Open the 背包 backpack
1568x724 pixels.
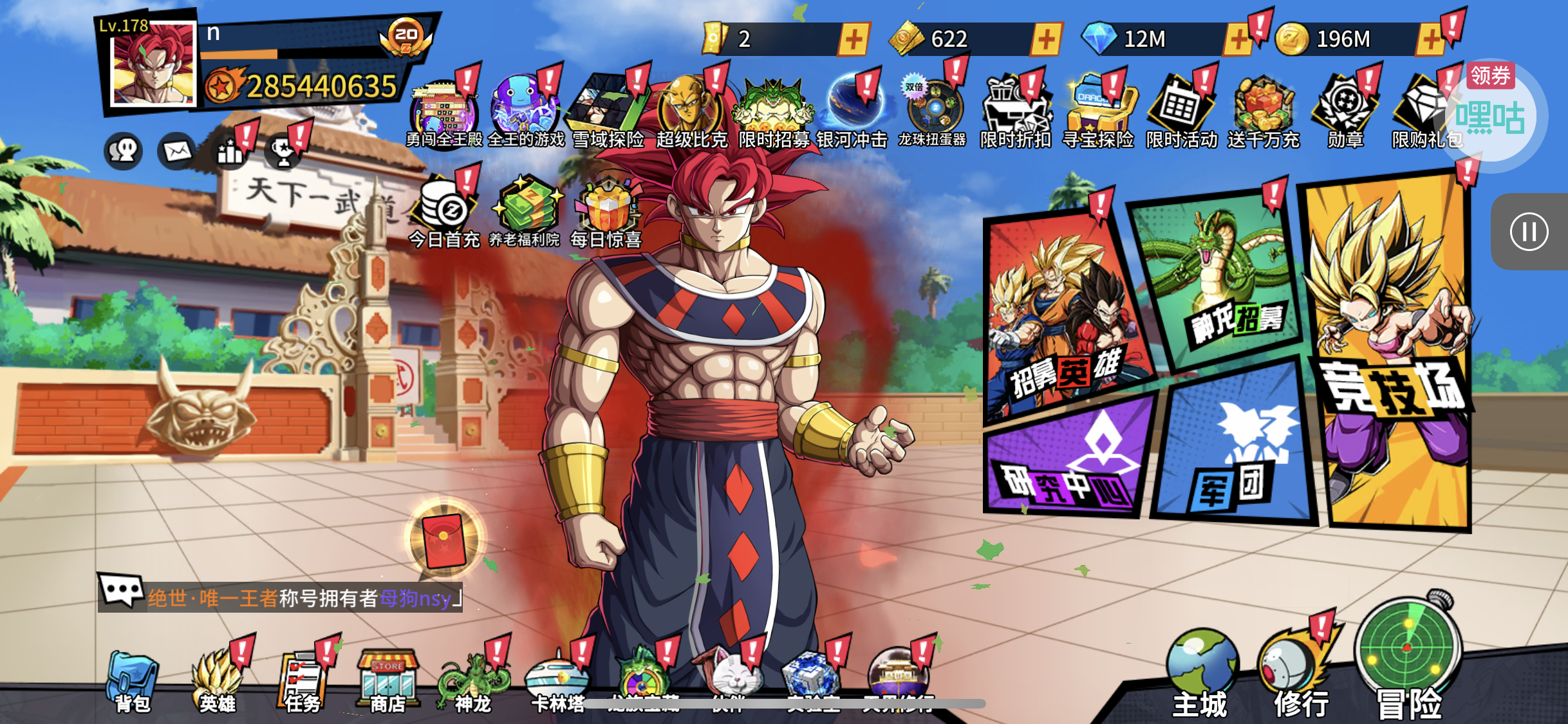point(133,682)
